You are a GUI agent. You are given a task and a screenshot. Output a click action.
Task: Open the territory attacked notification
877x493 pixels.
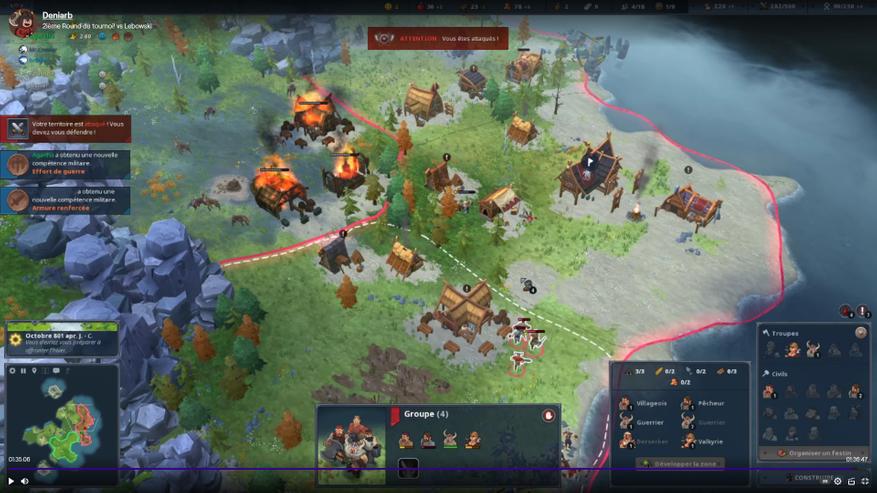[67, 129]
